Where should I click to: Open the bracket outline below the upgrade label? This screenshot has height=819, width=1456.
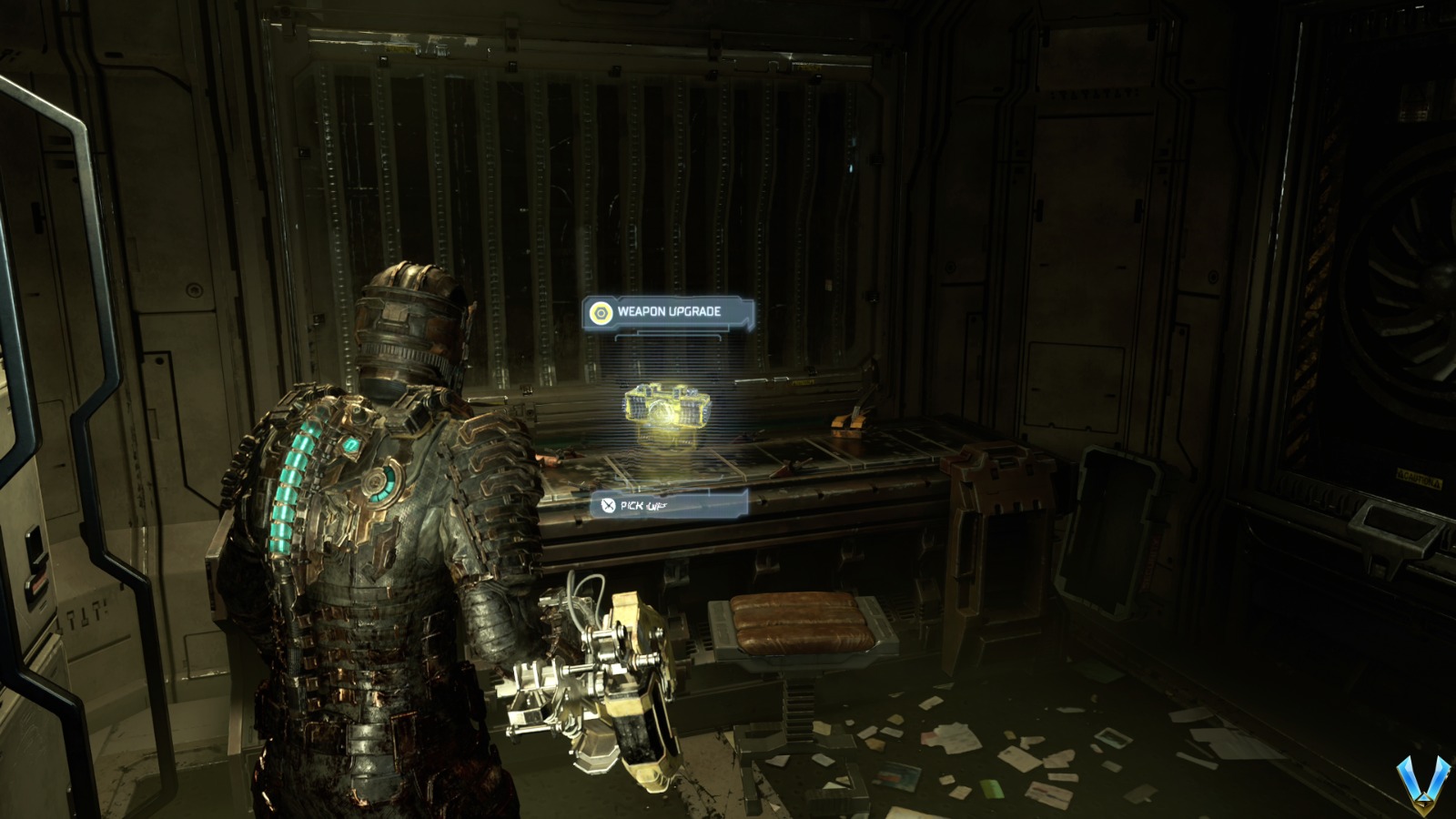(671, 336)
